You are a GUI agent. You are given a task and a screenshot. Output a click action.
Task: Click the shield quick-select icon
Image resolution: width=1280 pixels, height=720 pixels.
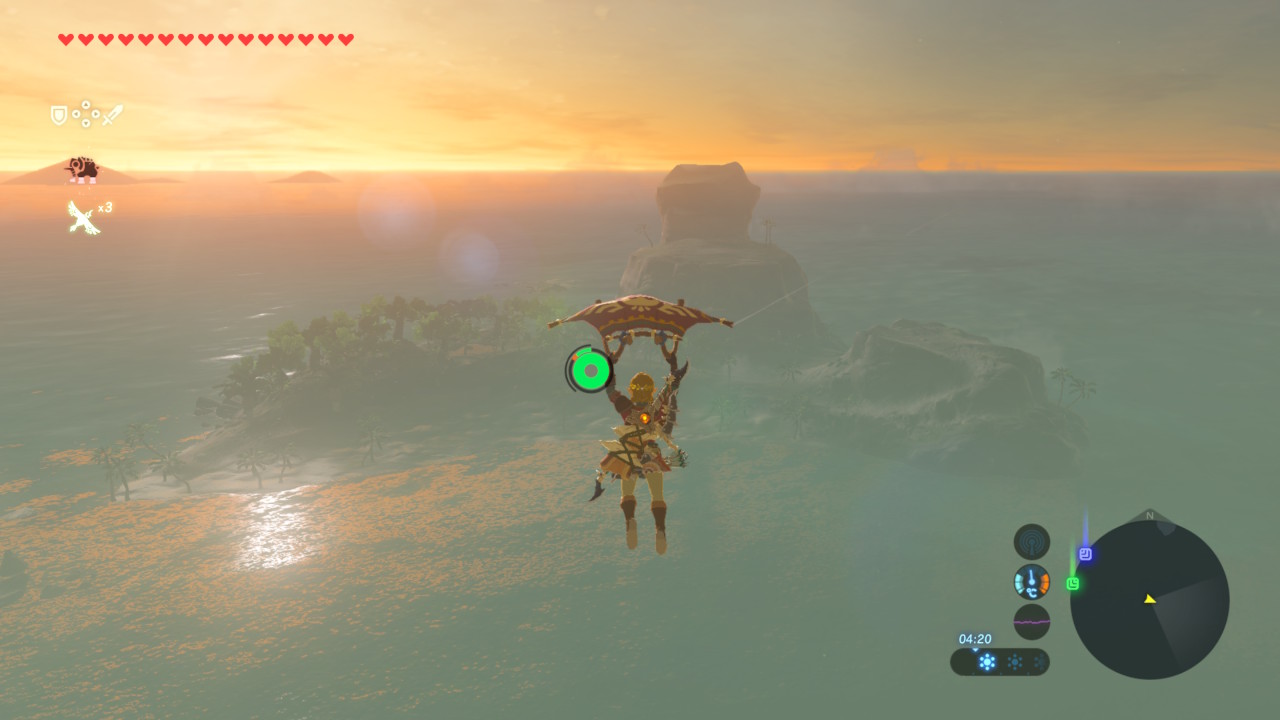59,115
